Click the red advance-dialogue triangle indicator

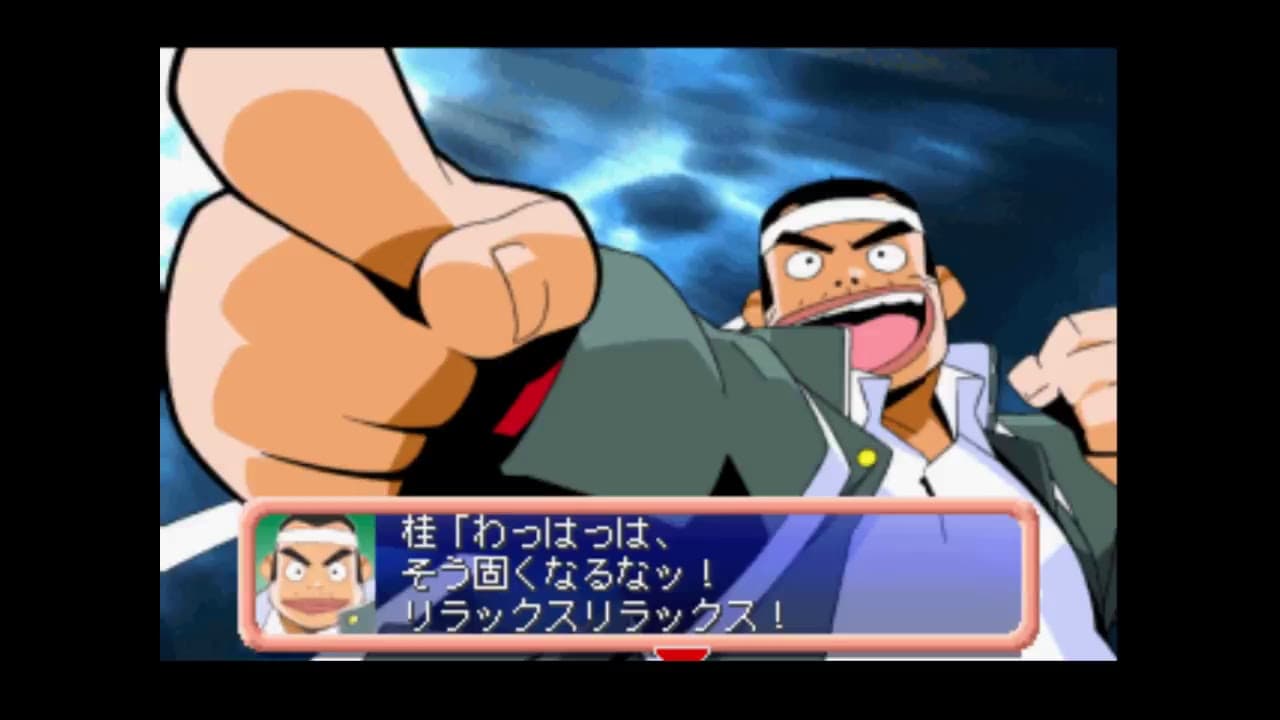tap(682, 655)
